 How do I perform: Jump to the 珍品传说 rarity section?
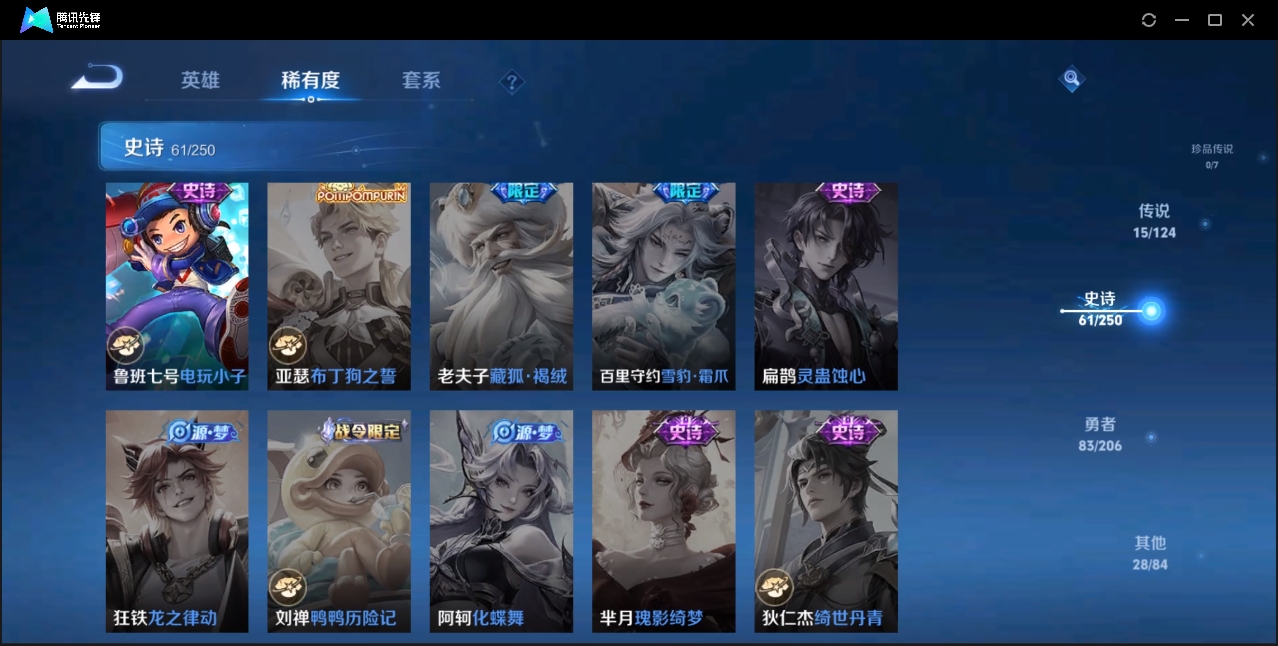[x=1211, y=155]
